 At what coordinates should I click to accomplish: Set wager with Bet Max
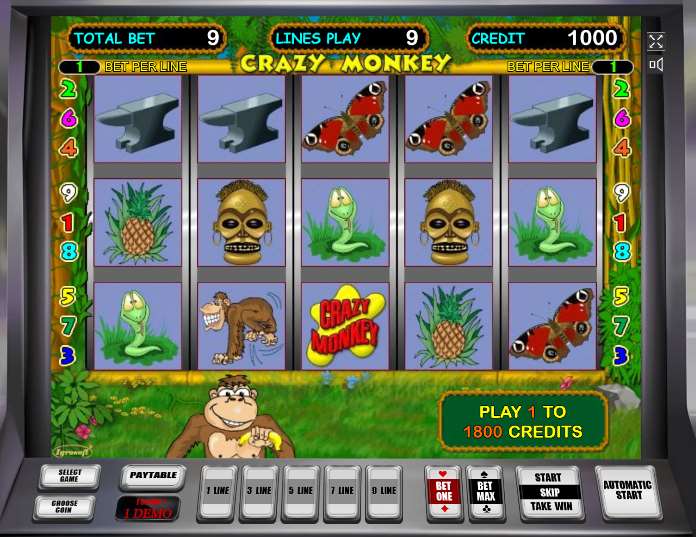coord(486,492)
